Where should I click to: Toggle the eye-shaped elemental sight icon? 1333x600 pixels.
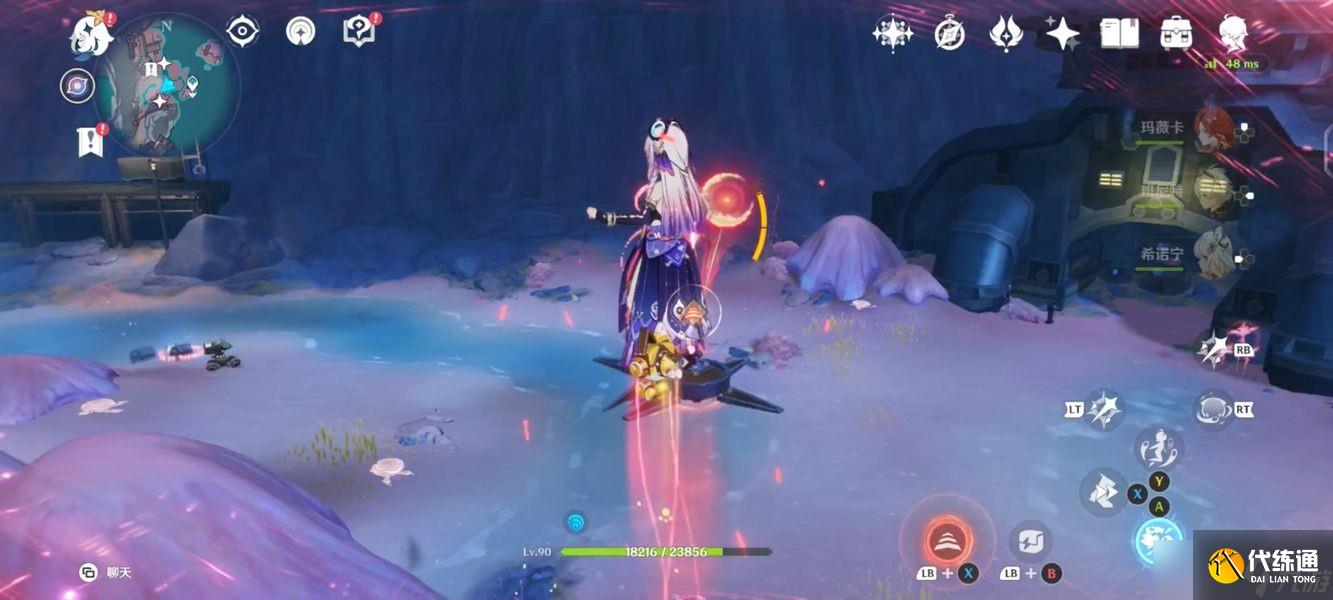coord(242,32)
